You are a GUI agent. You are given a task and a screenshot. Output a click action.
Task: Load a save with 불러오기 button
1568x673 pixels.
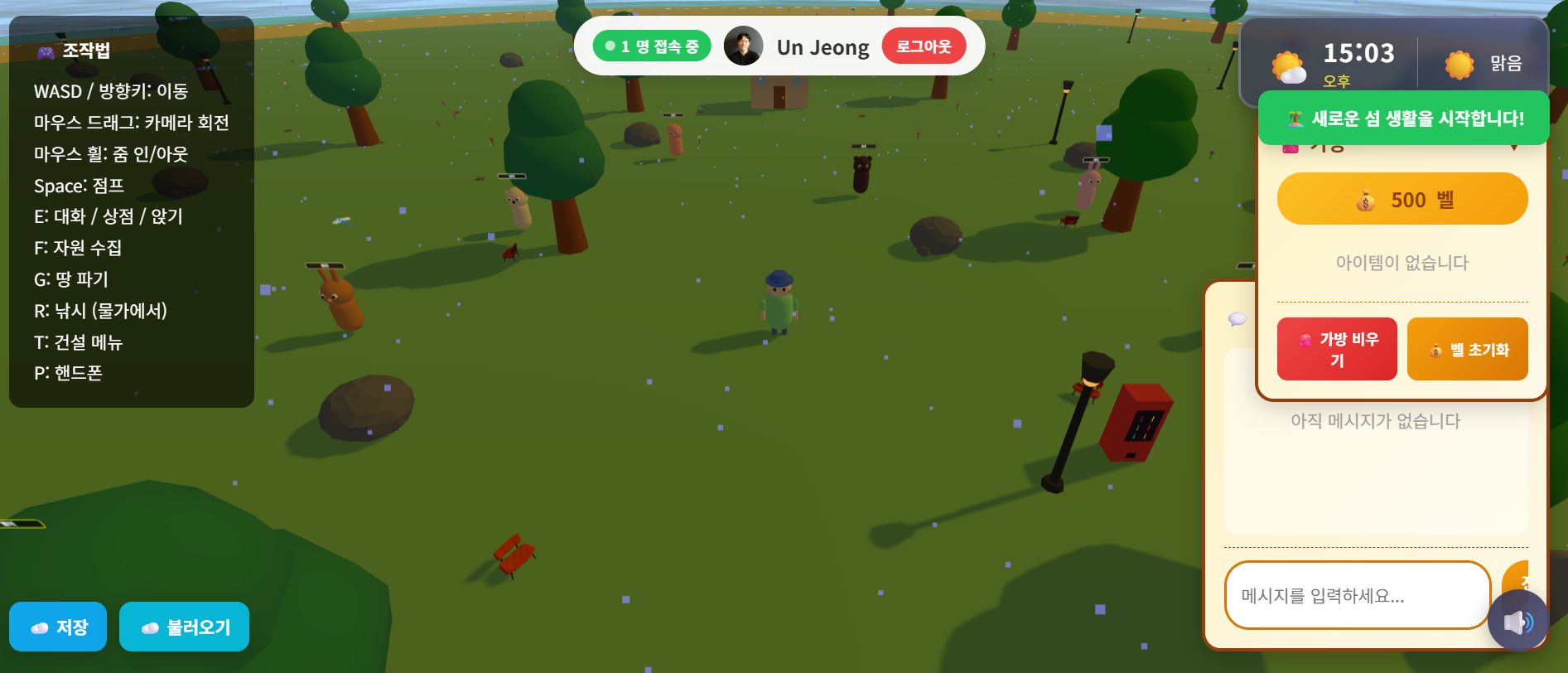(184, 627)
